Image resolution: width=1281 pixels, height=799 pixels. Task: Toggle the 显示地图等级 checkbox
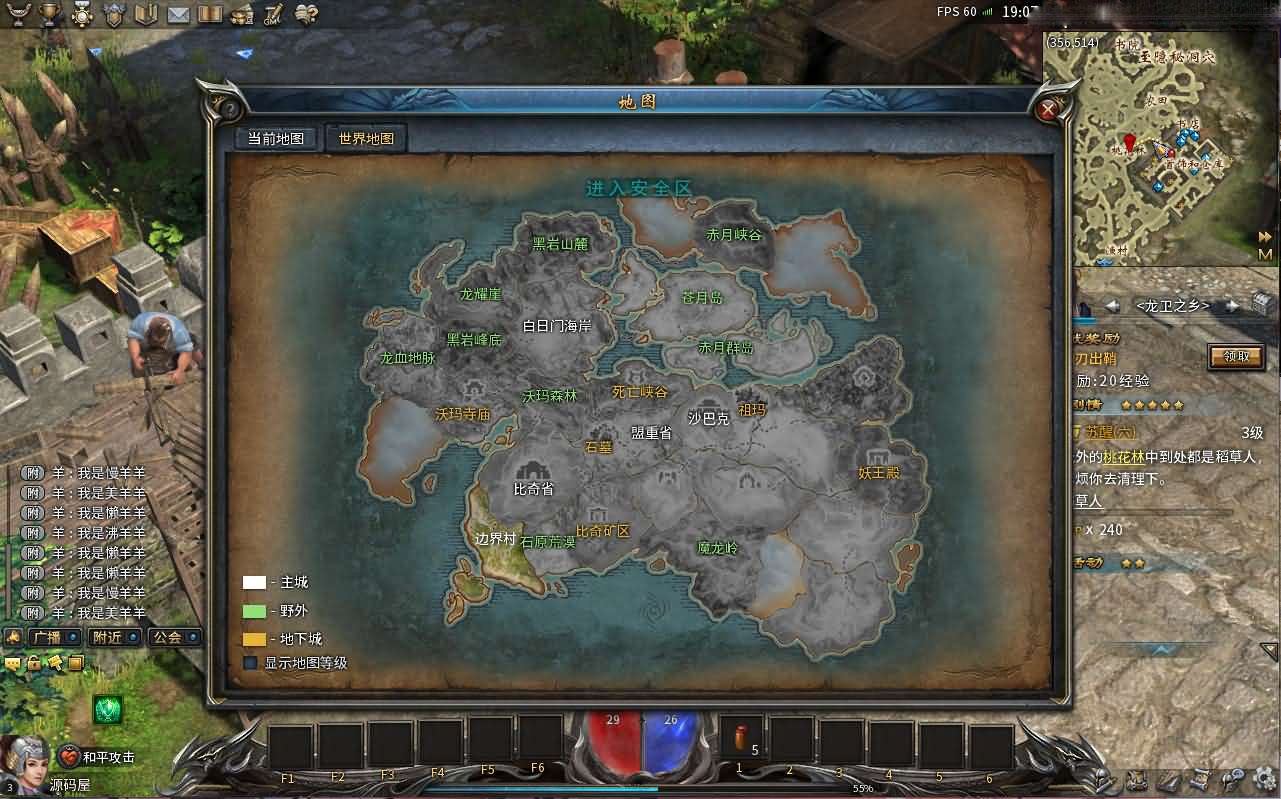click(251, 662)
